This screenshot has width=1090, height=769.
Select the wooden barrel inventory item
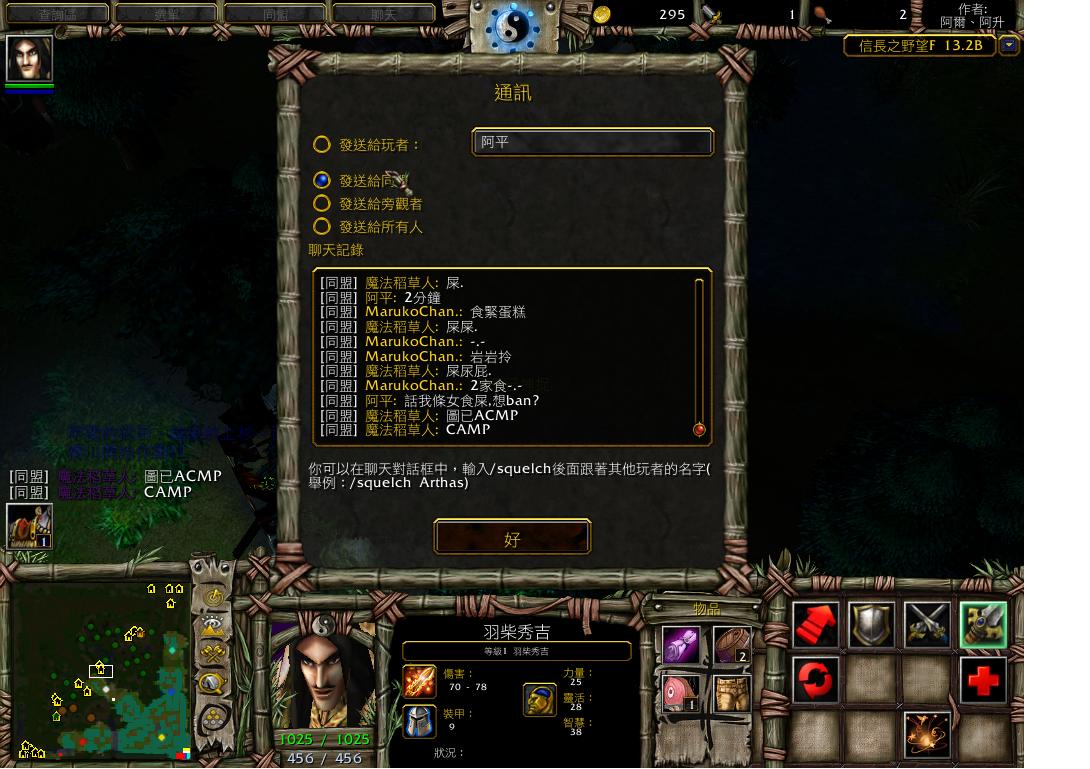click(x=732, y=645)
